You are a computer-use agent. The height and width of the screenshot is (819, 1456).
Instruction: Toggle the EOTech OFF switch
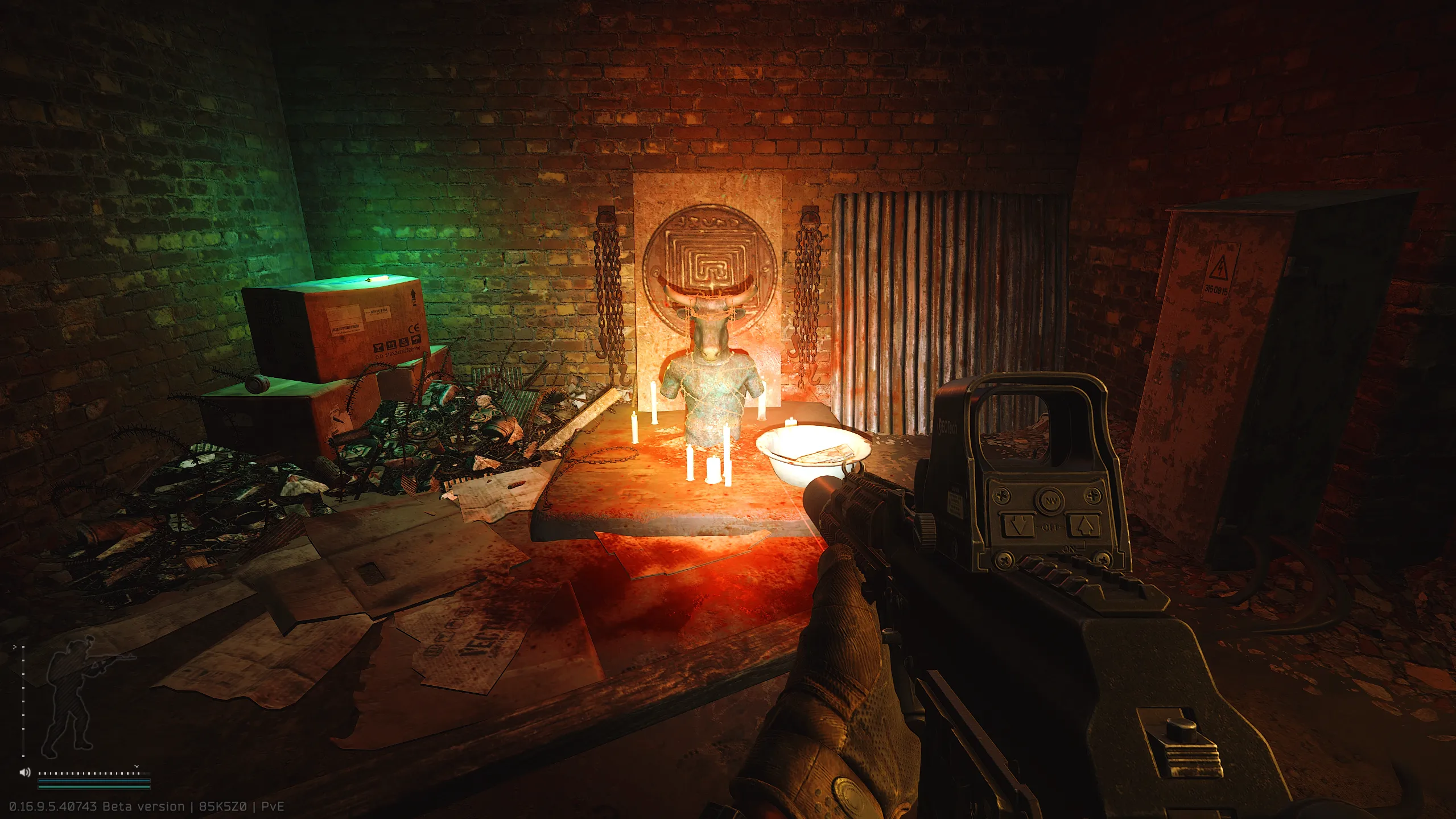coord(1050,526)
